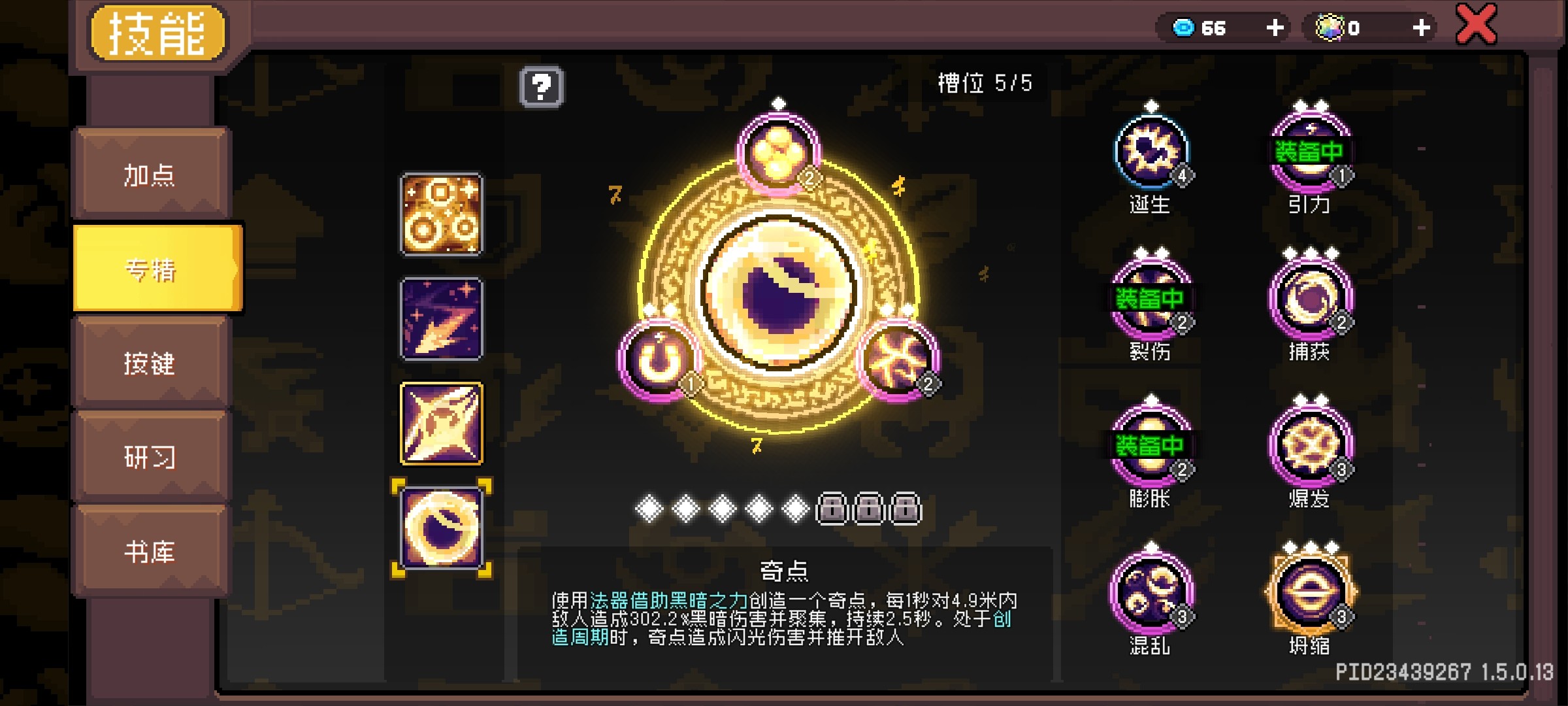This screenshot has height=706, width=1568.
Task: Unequip the 引力 rune marked 装备中
Action: tap(1309, 152)
